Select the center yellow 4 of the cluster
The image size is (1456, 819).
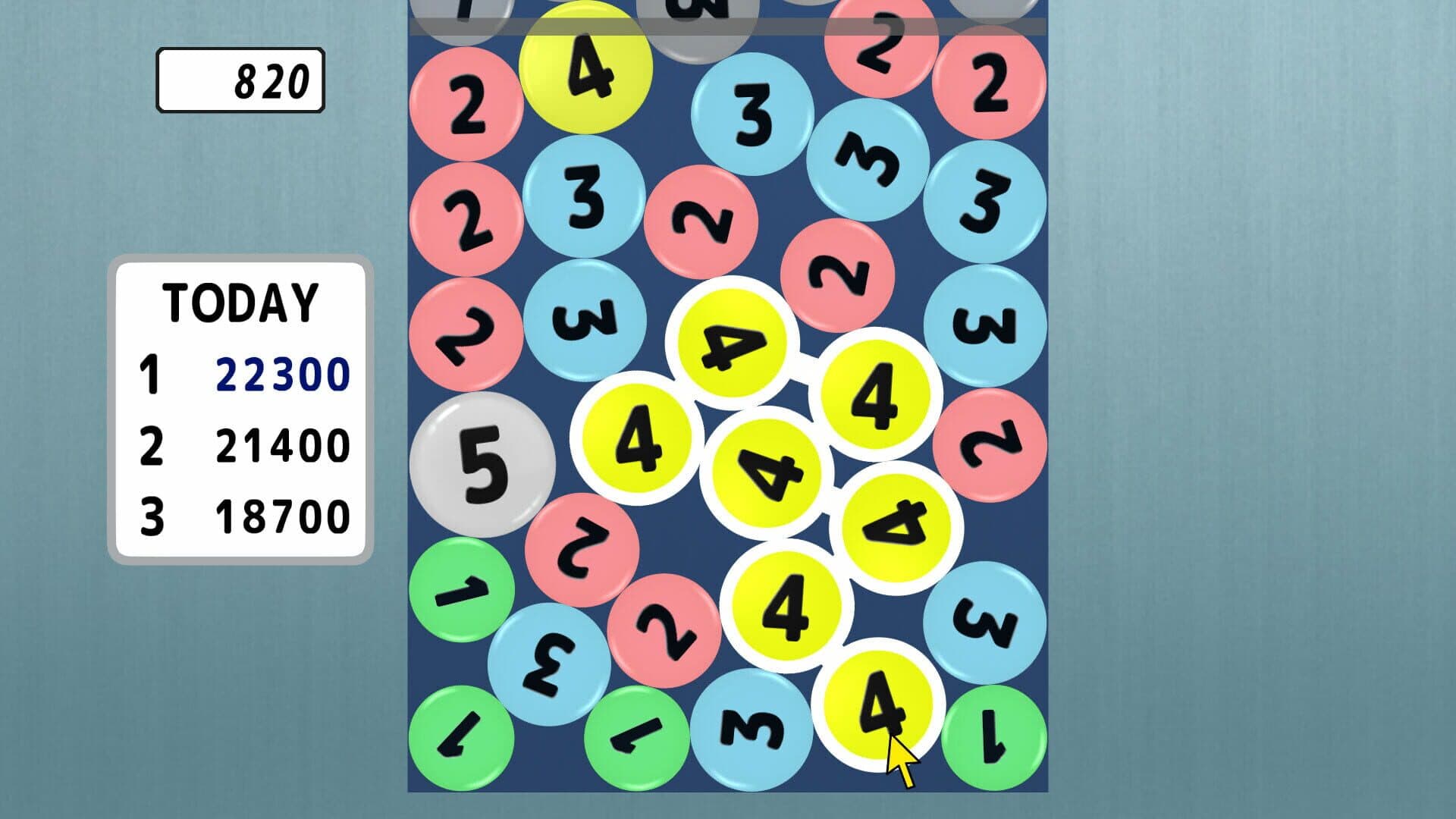click(766, 470)
